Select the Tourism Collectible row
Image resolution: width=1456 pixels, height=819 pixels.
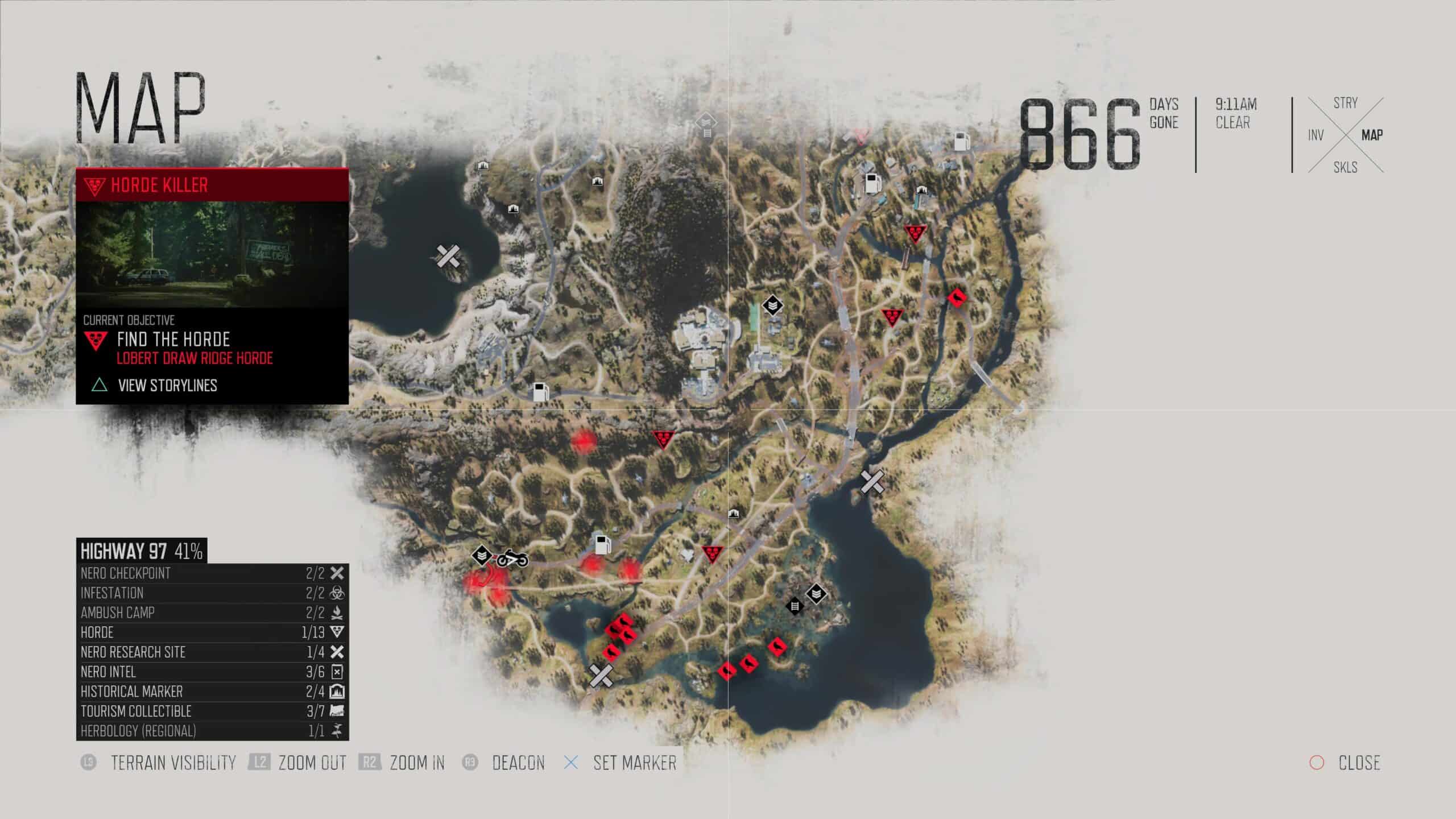pos(212,712)
